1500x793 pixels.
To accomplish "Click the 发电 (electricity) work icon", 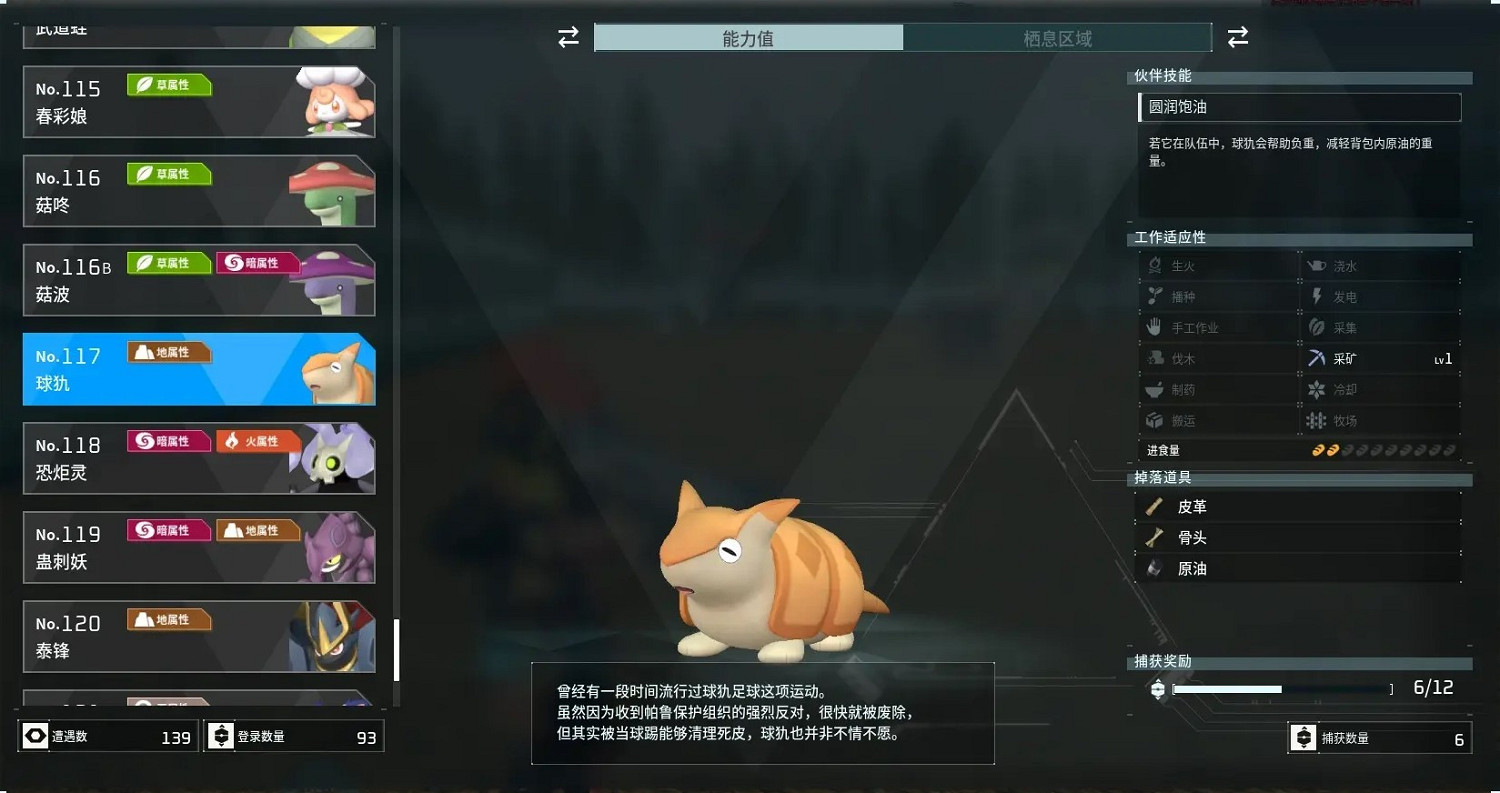I will click(x=1316, y=296).
